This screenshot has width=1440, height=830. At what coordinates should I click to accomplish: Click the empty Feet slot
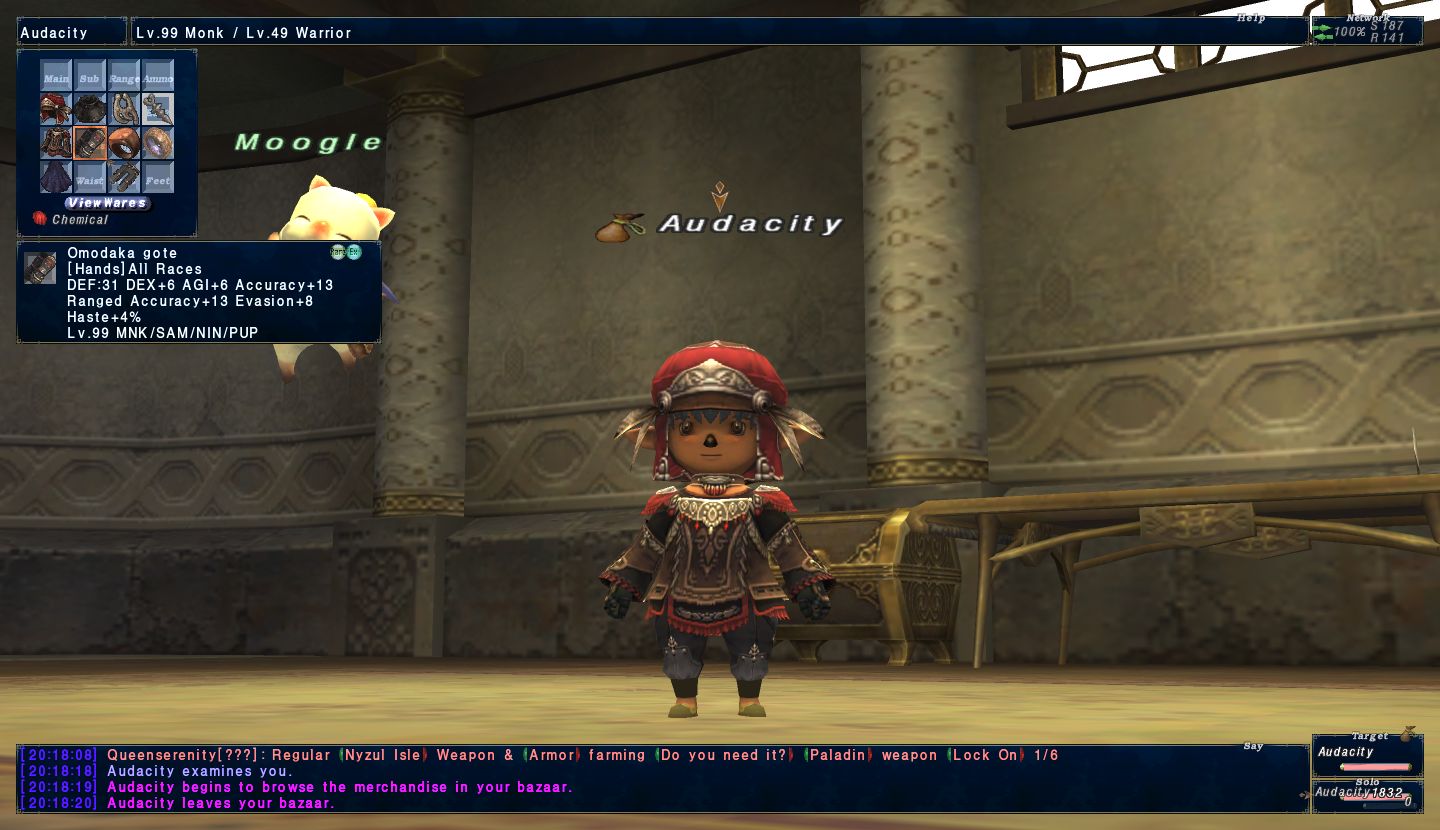click(158, 178)
